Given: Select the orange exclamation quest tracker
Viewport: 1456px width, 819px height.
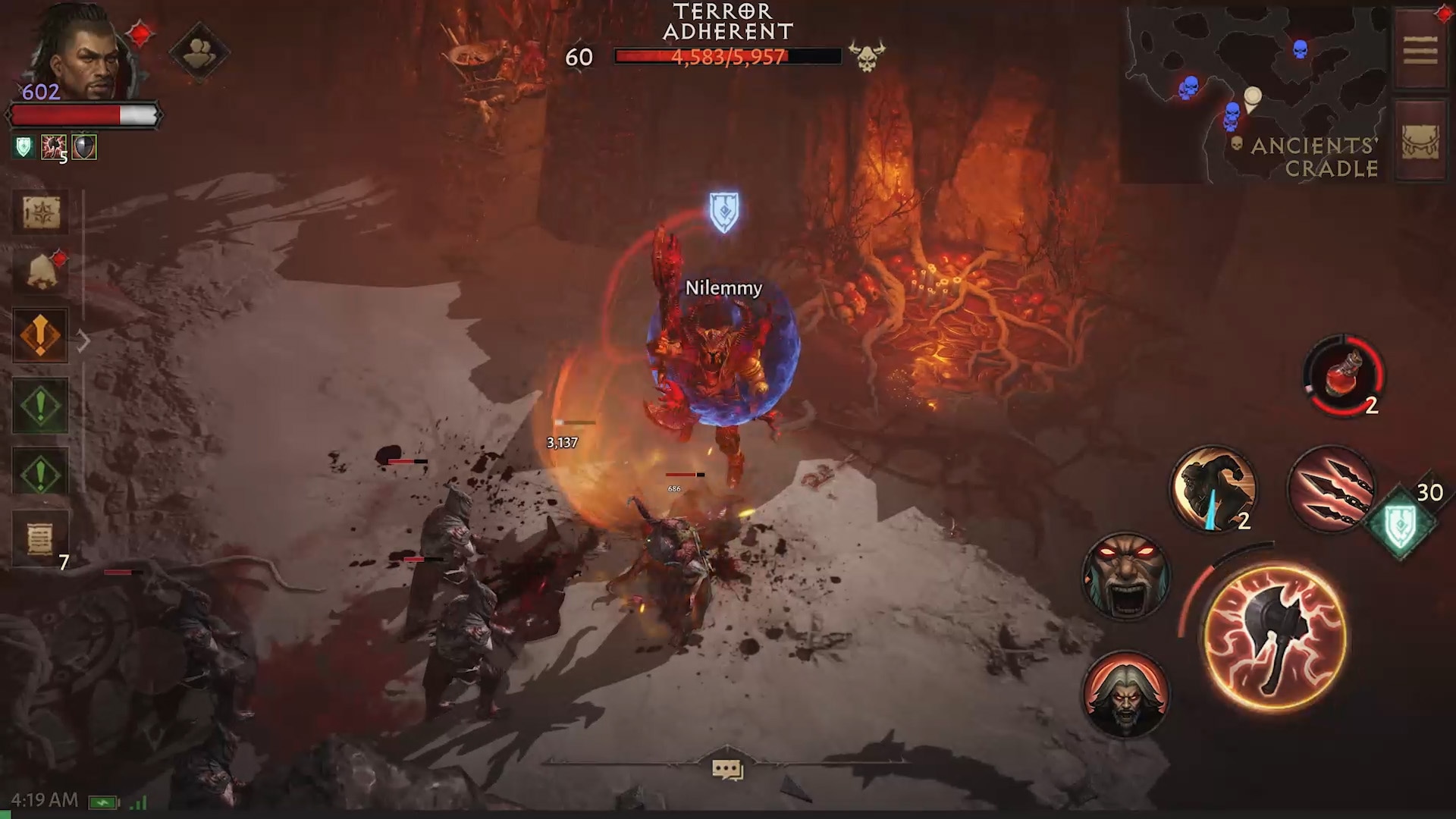Looking at the screenshot, I should point(41,335).
